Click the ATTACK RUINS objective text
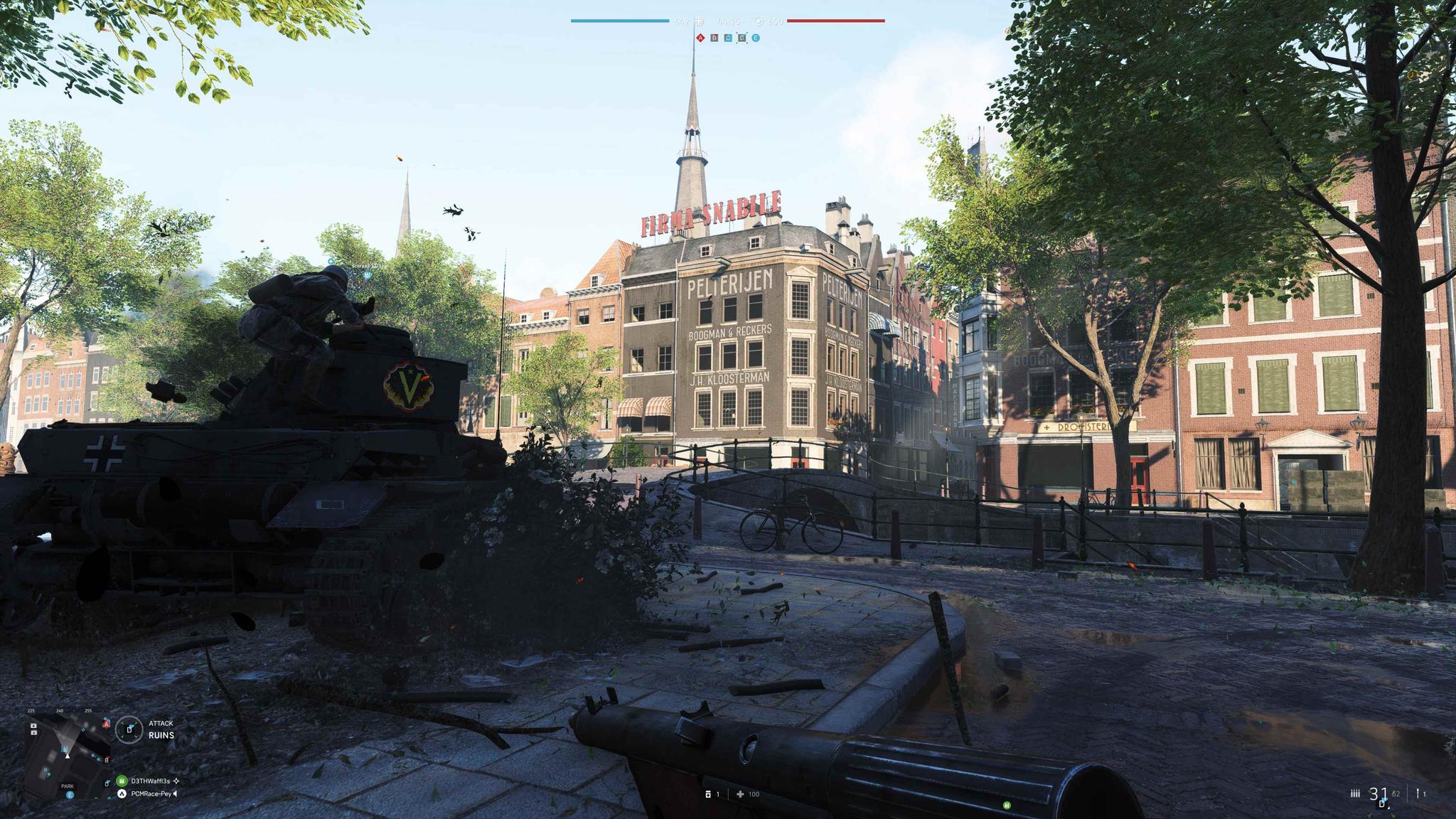Viewport: 1456px width, 819px height. tap(162, 729)
